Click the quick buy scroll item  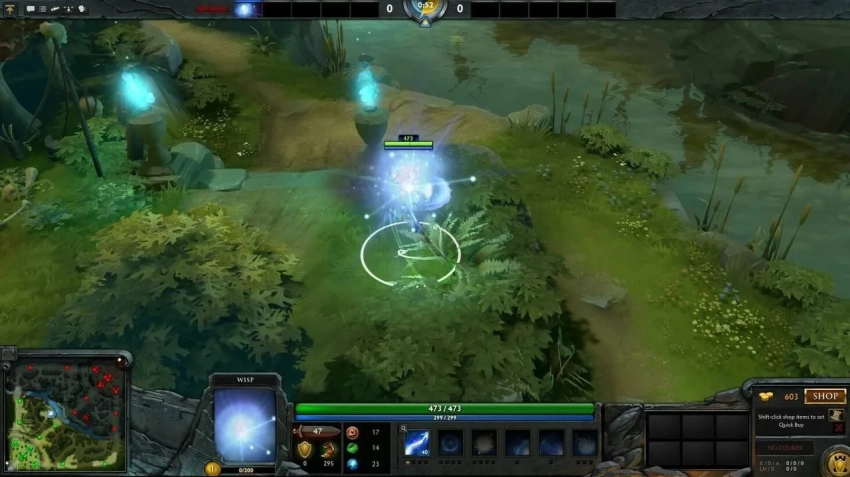pos(836,414)
